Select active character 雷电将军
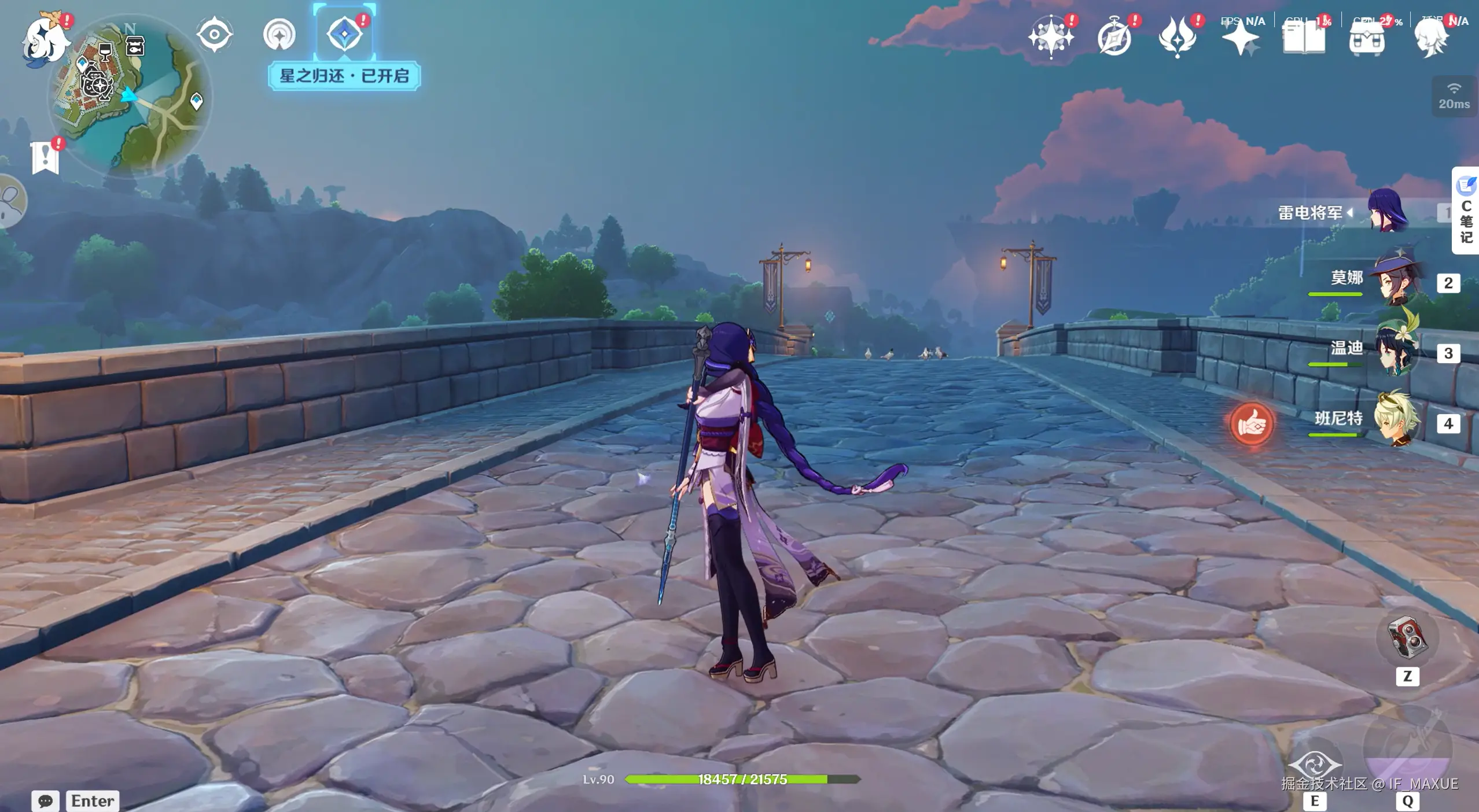Image resolution: width=1479 pixels, height=812 pixels. [x=1388, y=212]
